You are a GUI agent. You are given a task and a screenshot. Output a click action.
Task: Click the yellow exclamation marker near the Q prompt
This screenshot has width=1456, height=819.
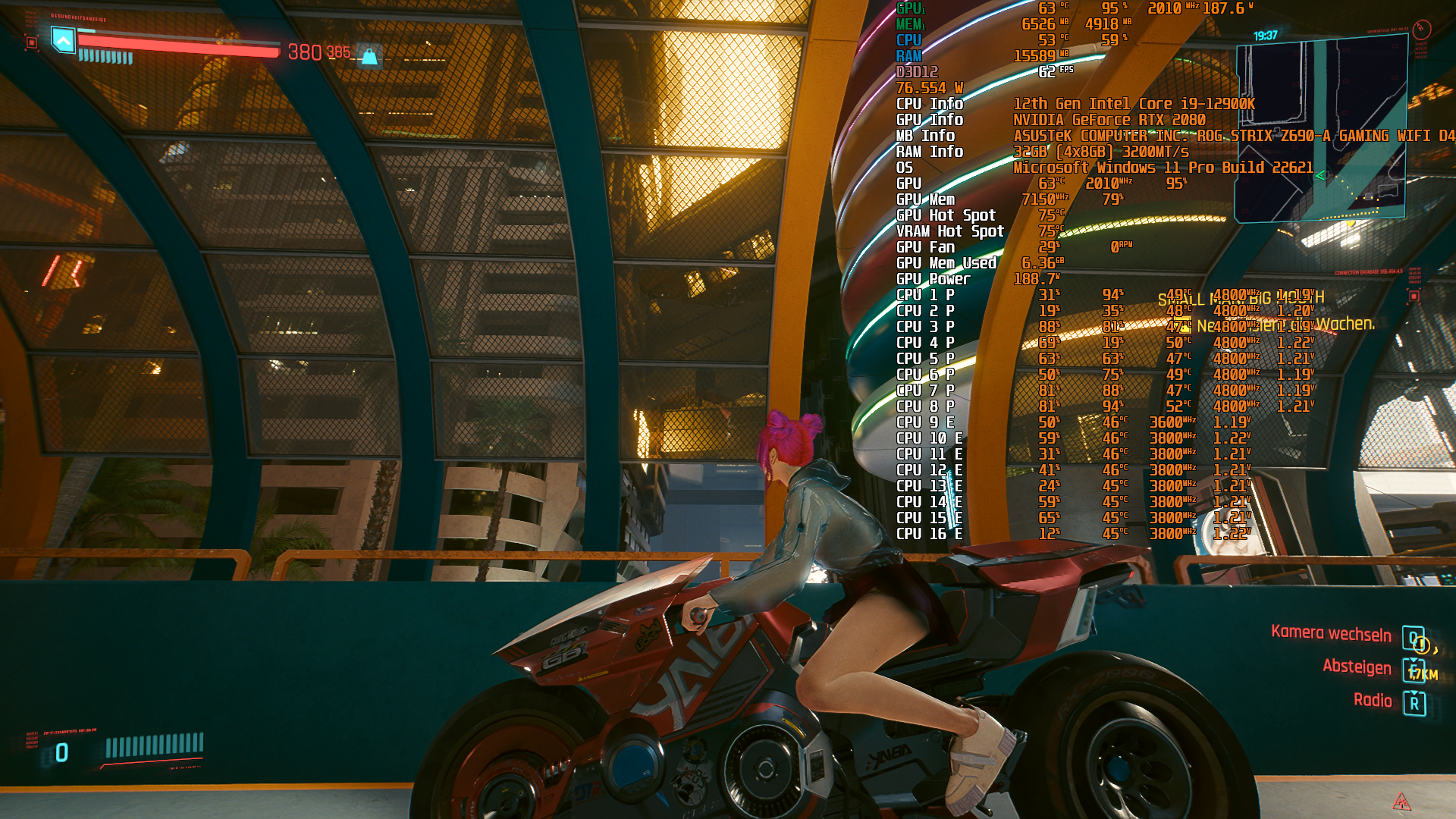point(1421,645)
